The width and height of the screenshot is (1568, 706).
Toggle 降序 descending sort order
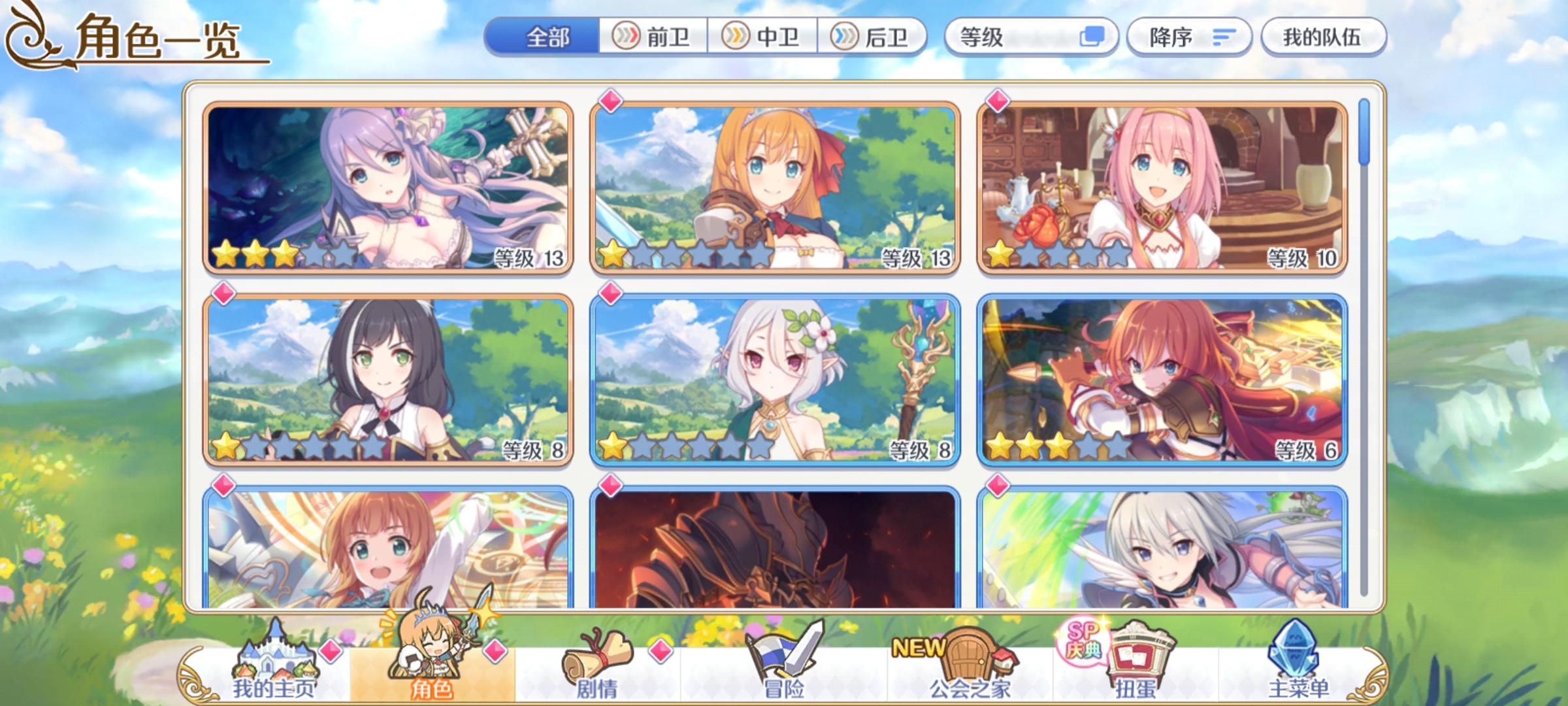coord(1189,38)
